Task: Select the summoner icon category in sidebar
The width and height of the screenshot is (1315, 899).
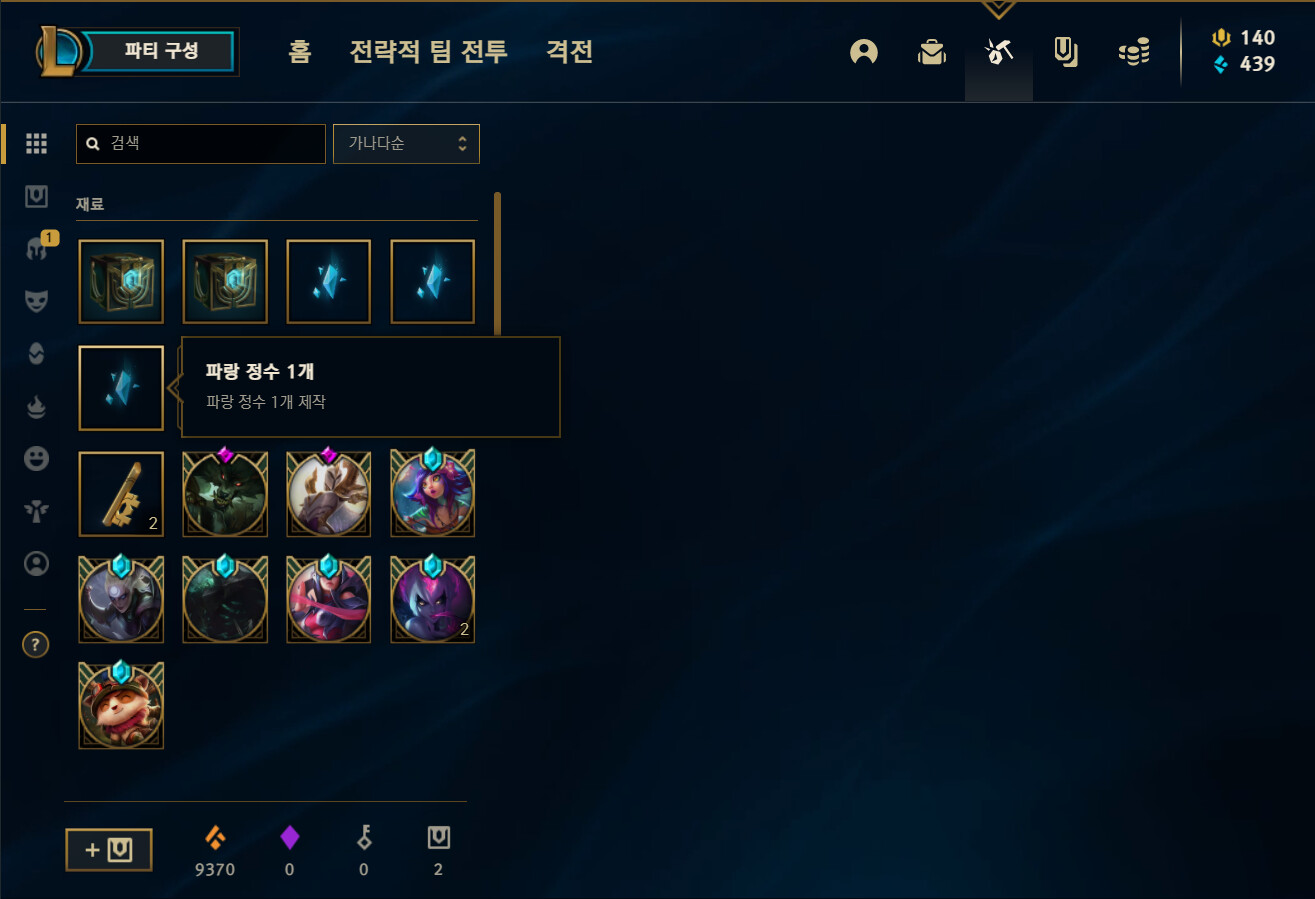Action: pyautogui.click(x=36, y=564)
